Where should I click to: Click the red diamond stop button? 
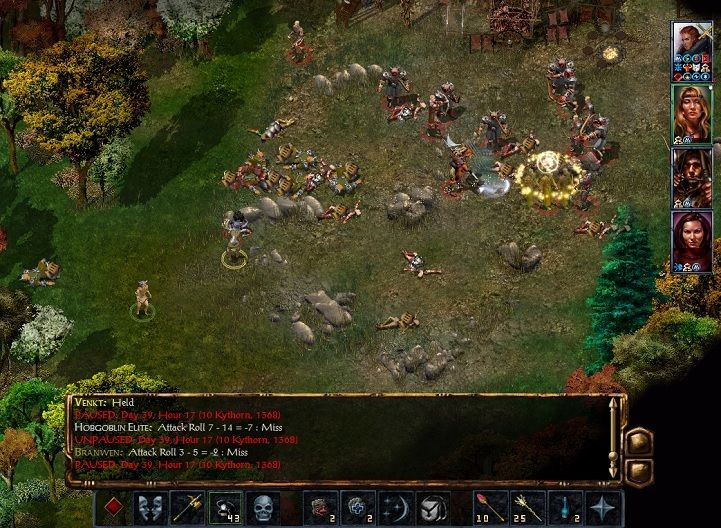pyautogui.click(x=112, y=508)
